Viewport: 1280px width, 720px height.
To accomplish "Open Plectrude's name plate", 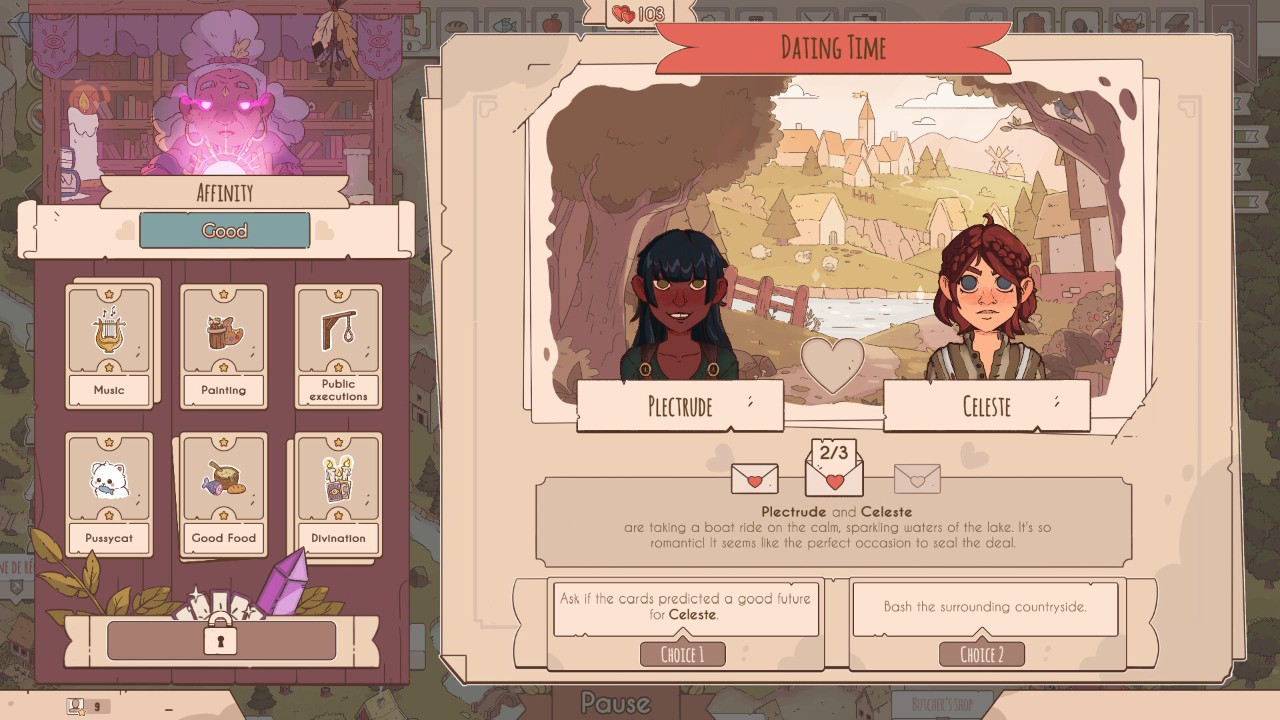I will pyautogui.click(x=680, y=406).
